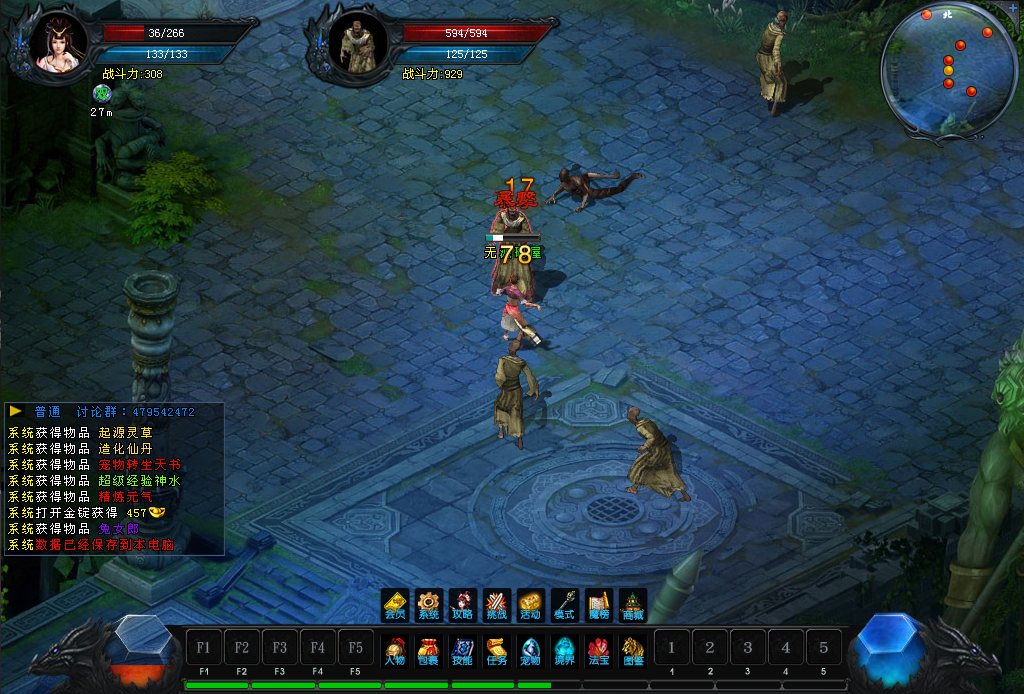Open the 活动 events chest icon
This screenshot has width=1024, height=694.
[x=530, y=604]
